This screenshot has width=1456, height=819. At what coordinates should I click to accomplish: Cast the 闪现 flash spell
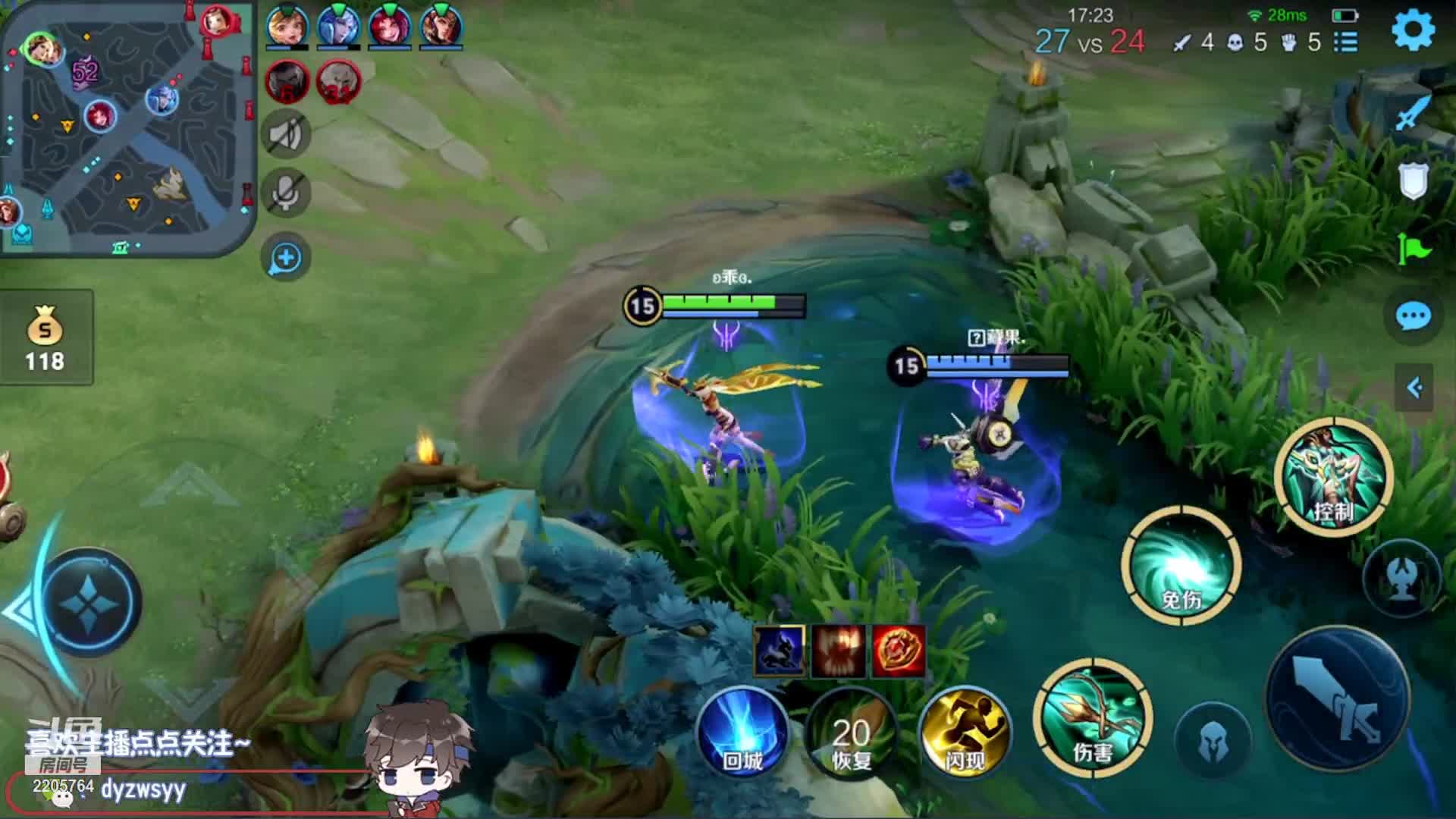[x=965, y=732]
